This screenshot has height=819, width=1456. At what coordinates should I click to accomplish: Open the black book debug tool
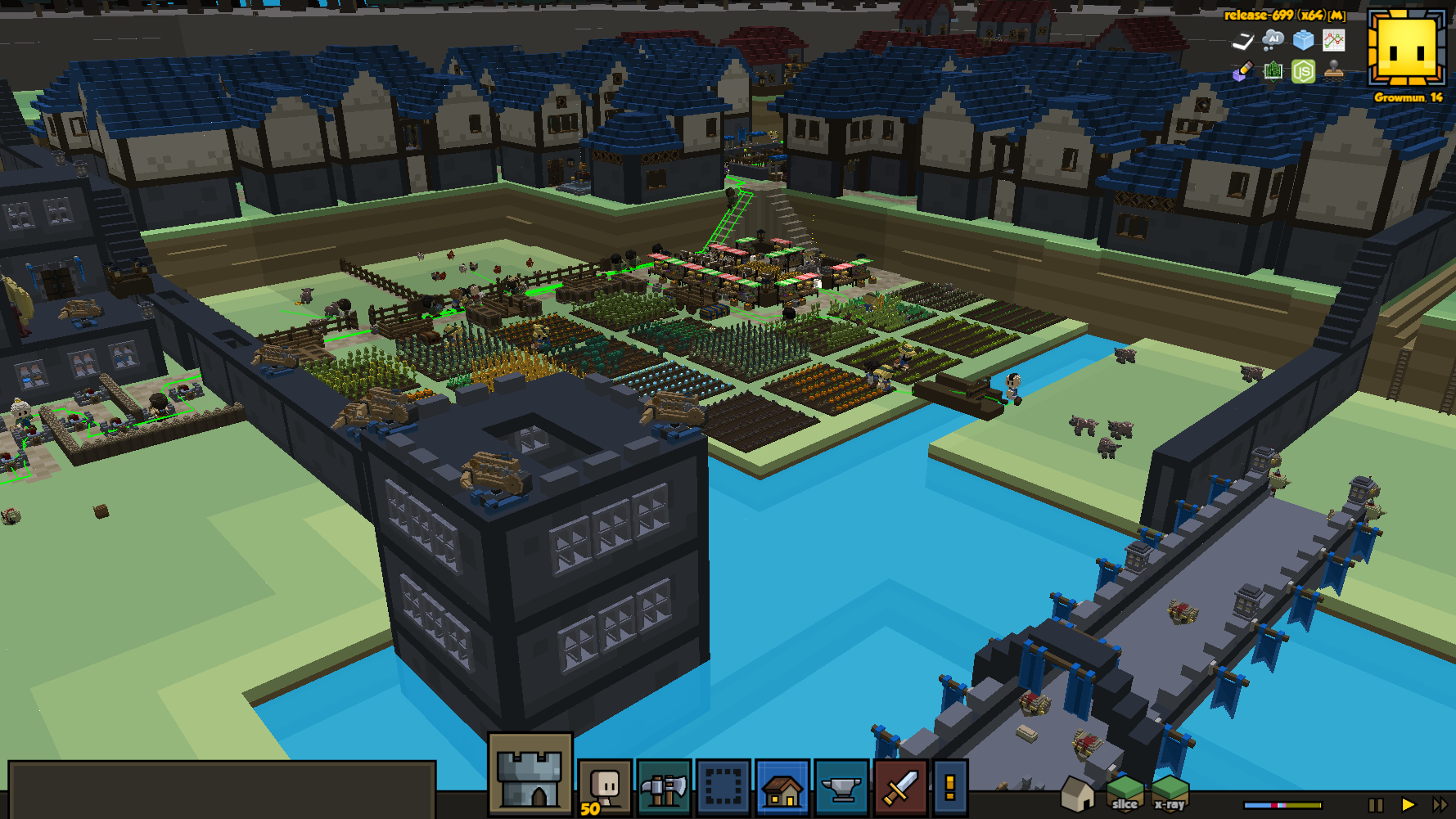tap(1242, 40)
